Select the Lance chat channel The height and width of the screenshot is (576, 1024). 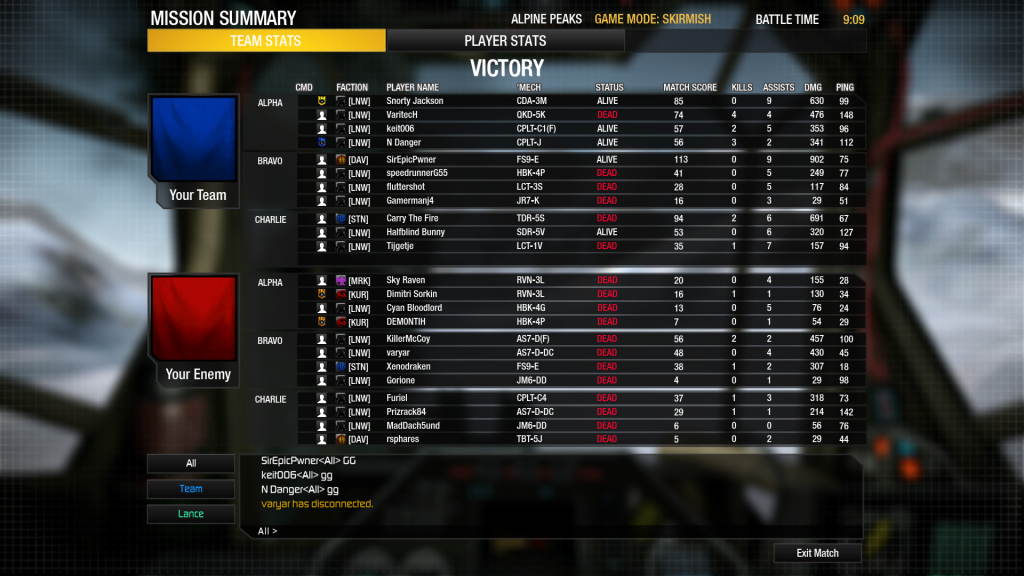pos(191,514)
